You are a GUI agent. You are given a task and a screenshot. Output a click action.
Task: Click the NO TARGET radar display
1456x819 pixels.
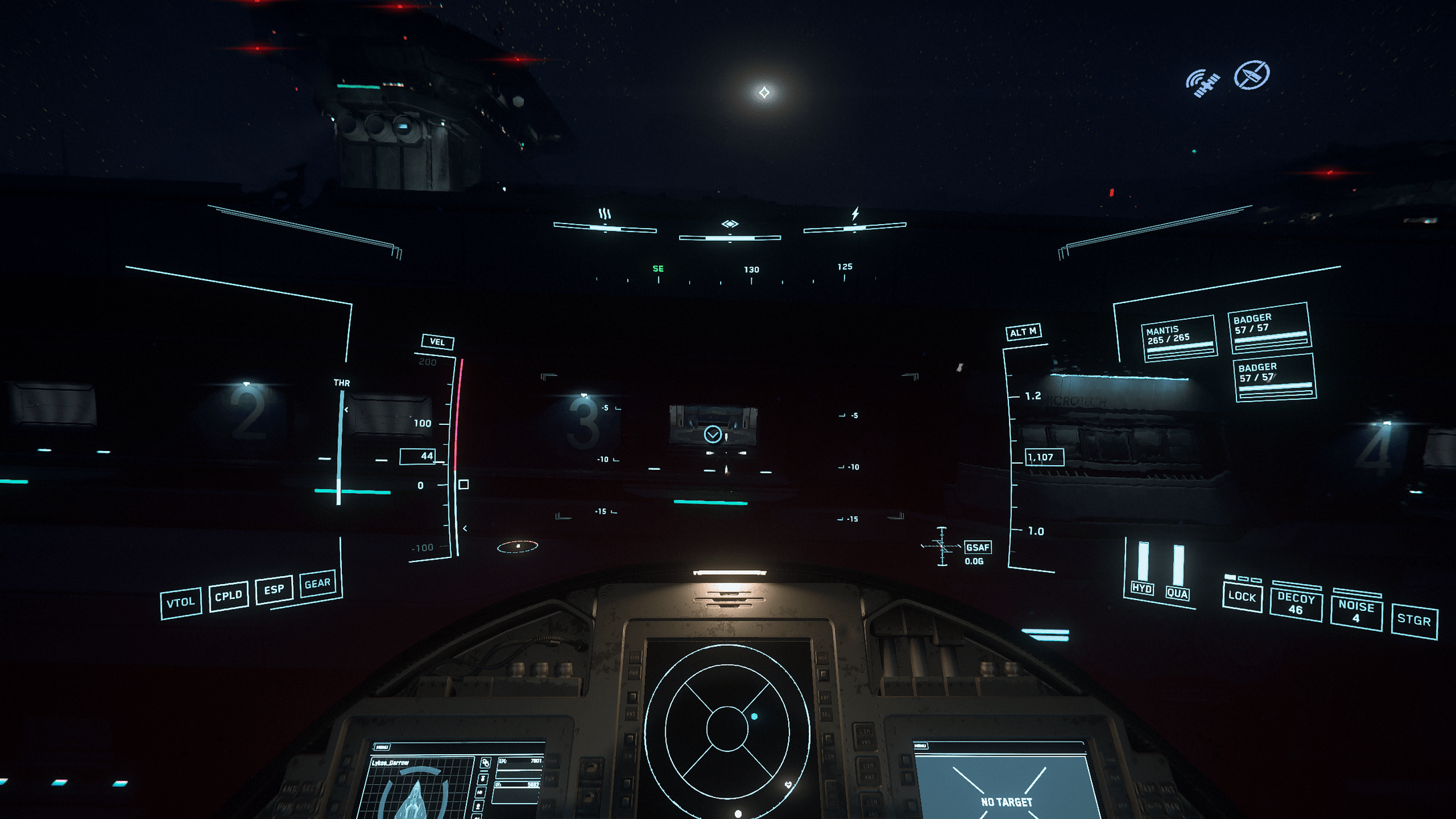1006,800
